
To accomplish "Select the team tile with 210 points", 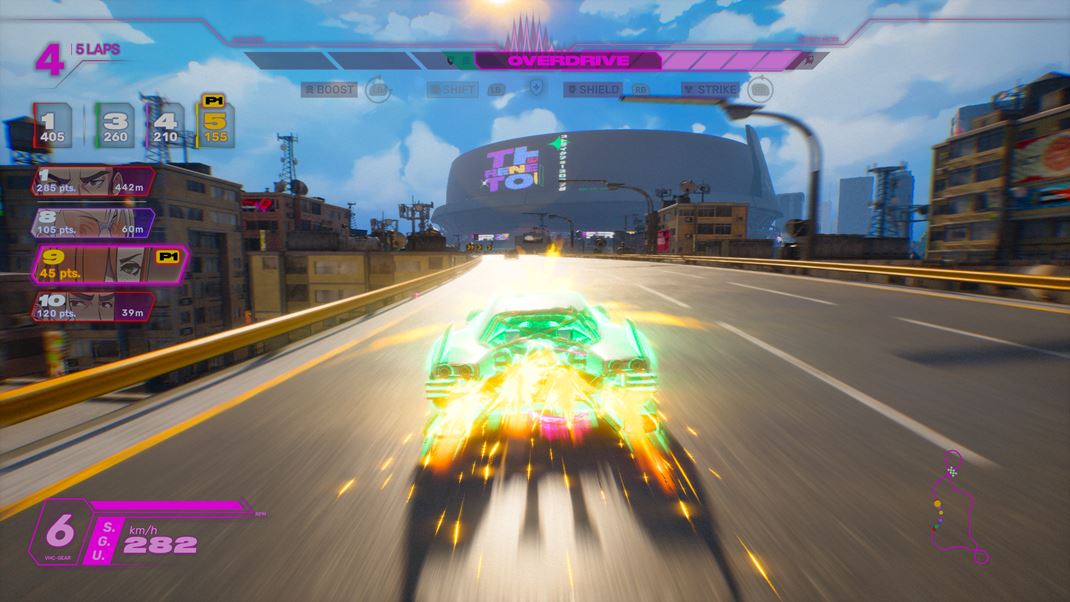I will (x=164, y=126).
